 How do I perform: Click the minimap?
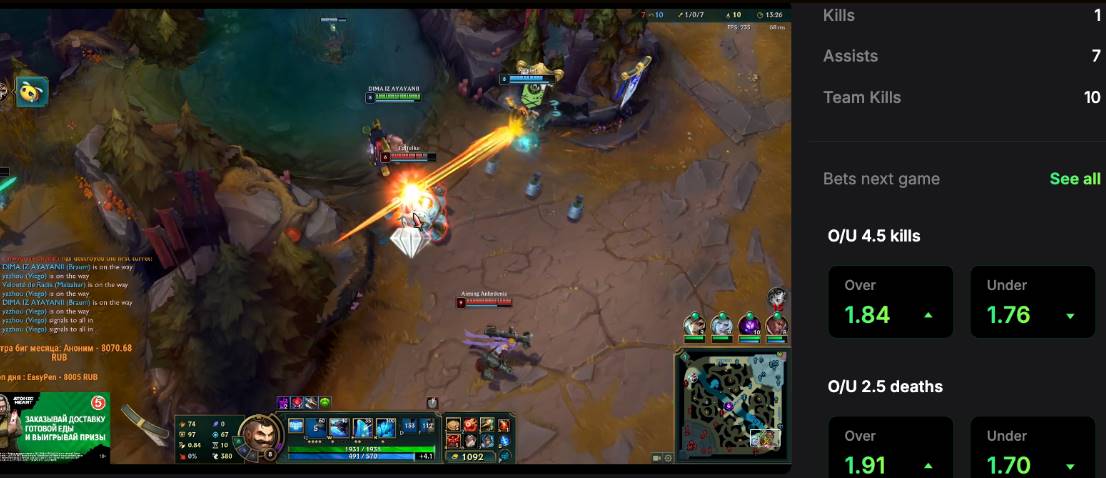click(x=732, y=400)
